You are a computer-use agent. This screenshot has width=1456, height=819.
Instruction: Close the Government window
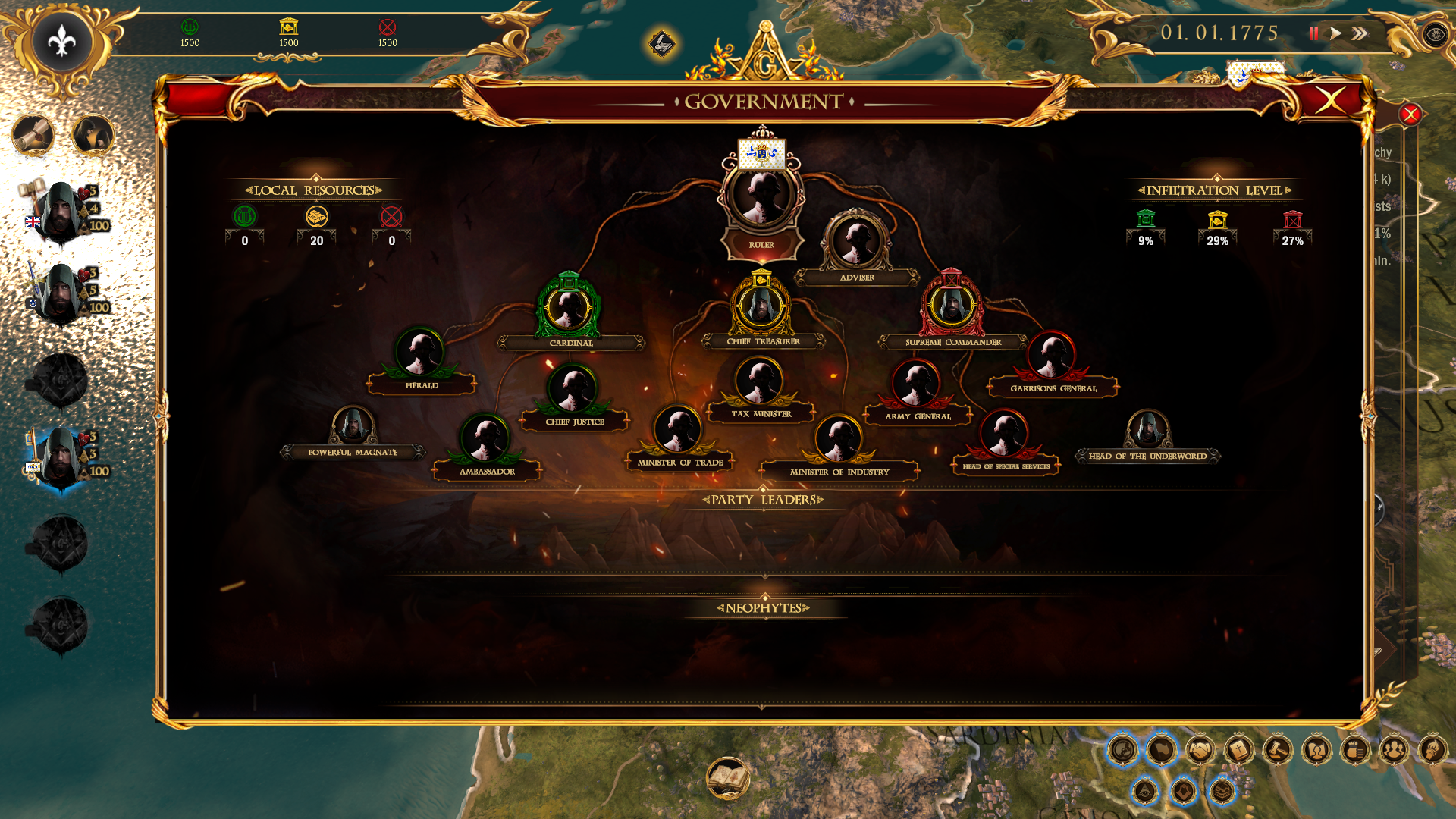(1332, 101)
